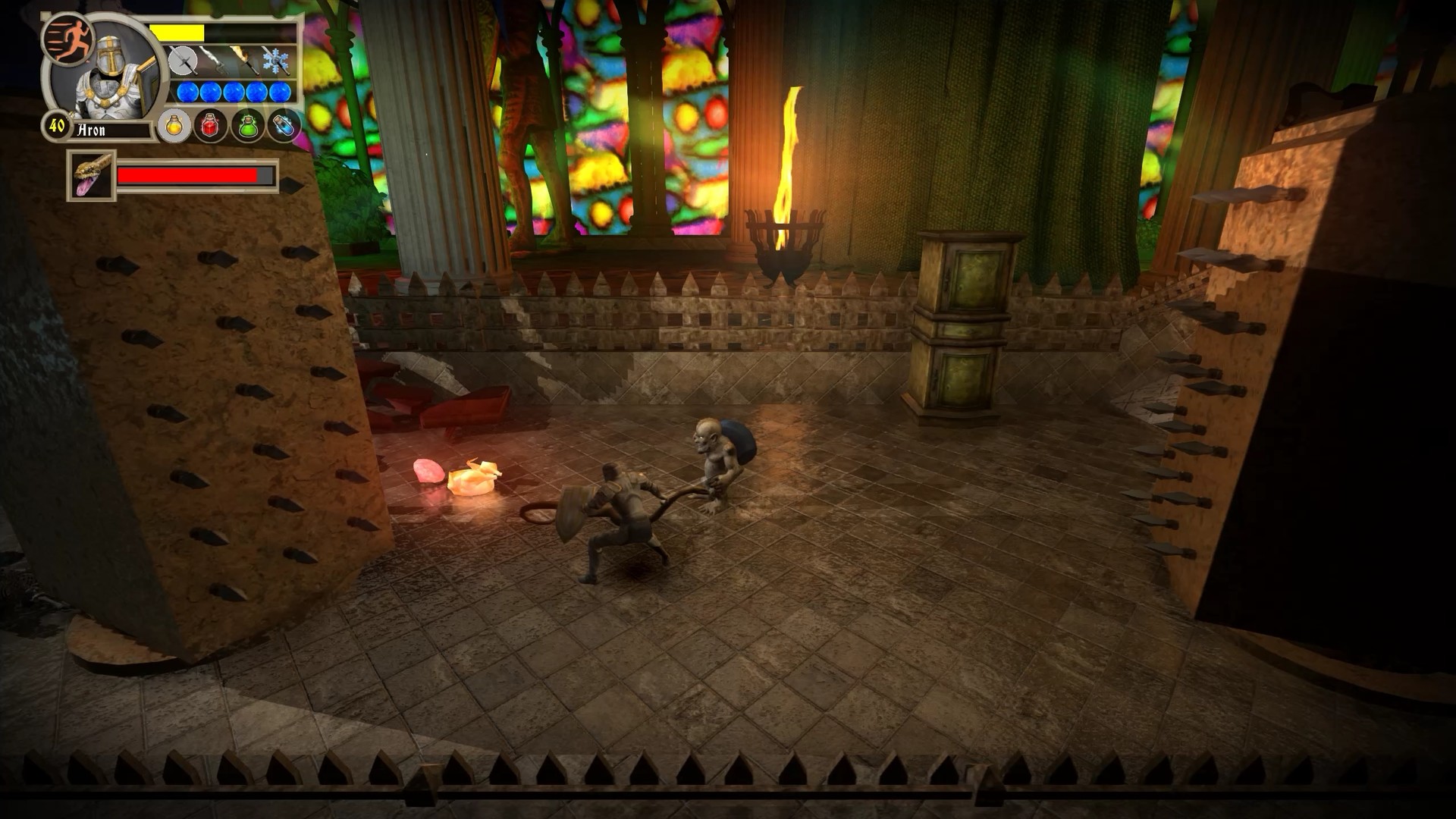The width and height of the screenshot is (1456, 819).
Task: Open the level 40 badge details
Action: pyautogui.click(x=57, y=125)
